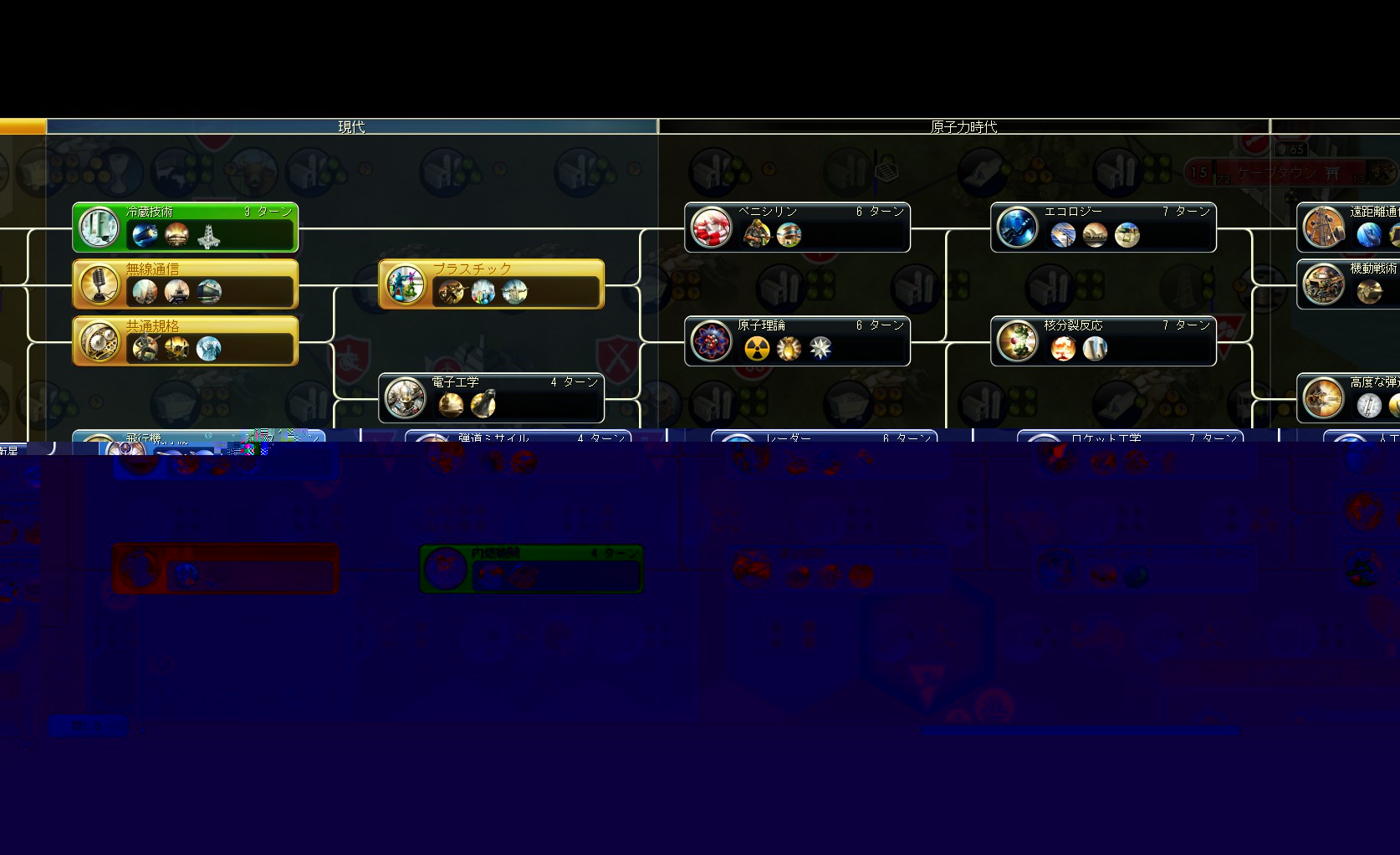Click the microphone icon on 無線通信
The height and width of the screenshot is (855, 1400).
pyautogui.click(x=100, y=284)
